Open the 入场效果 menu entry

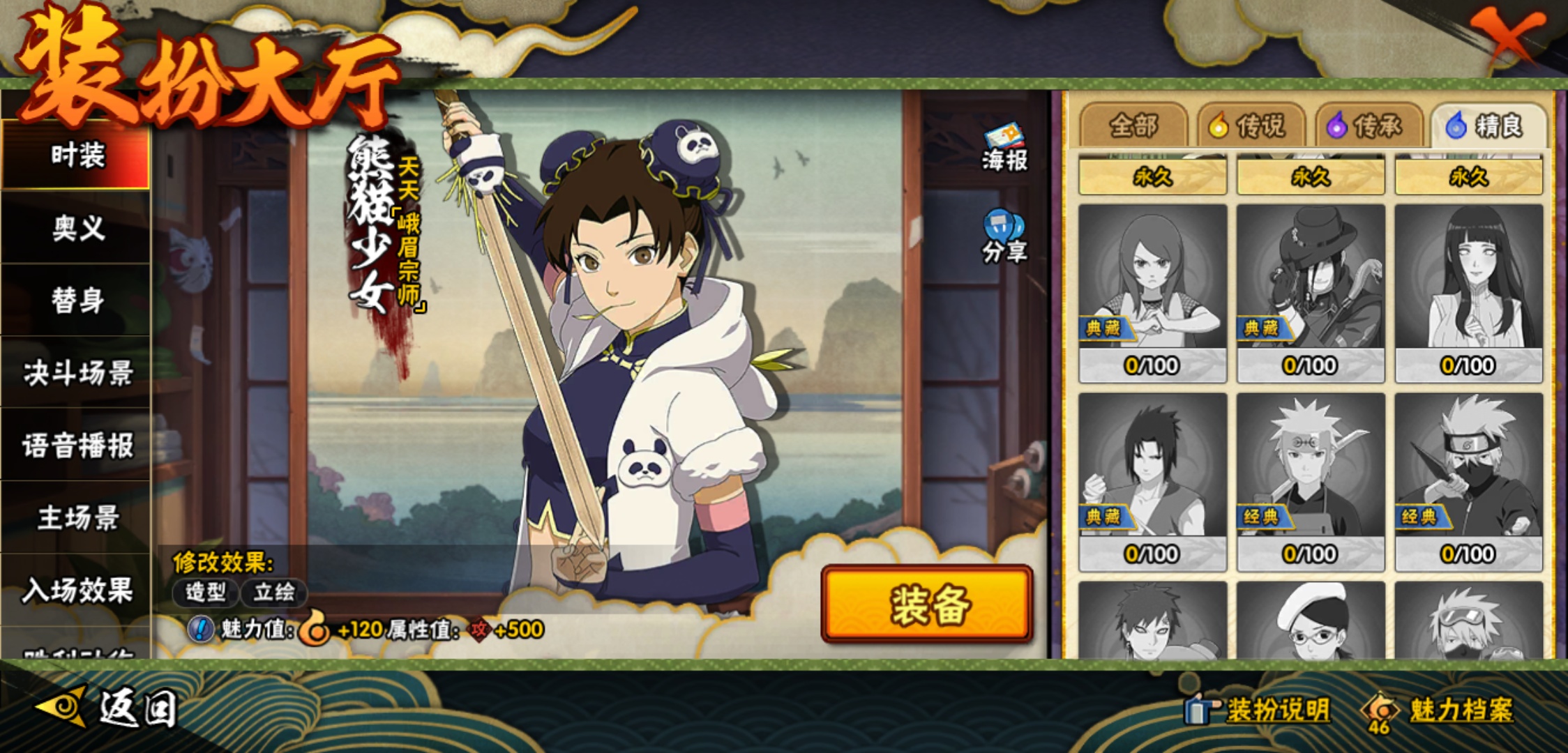[77, 591]
